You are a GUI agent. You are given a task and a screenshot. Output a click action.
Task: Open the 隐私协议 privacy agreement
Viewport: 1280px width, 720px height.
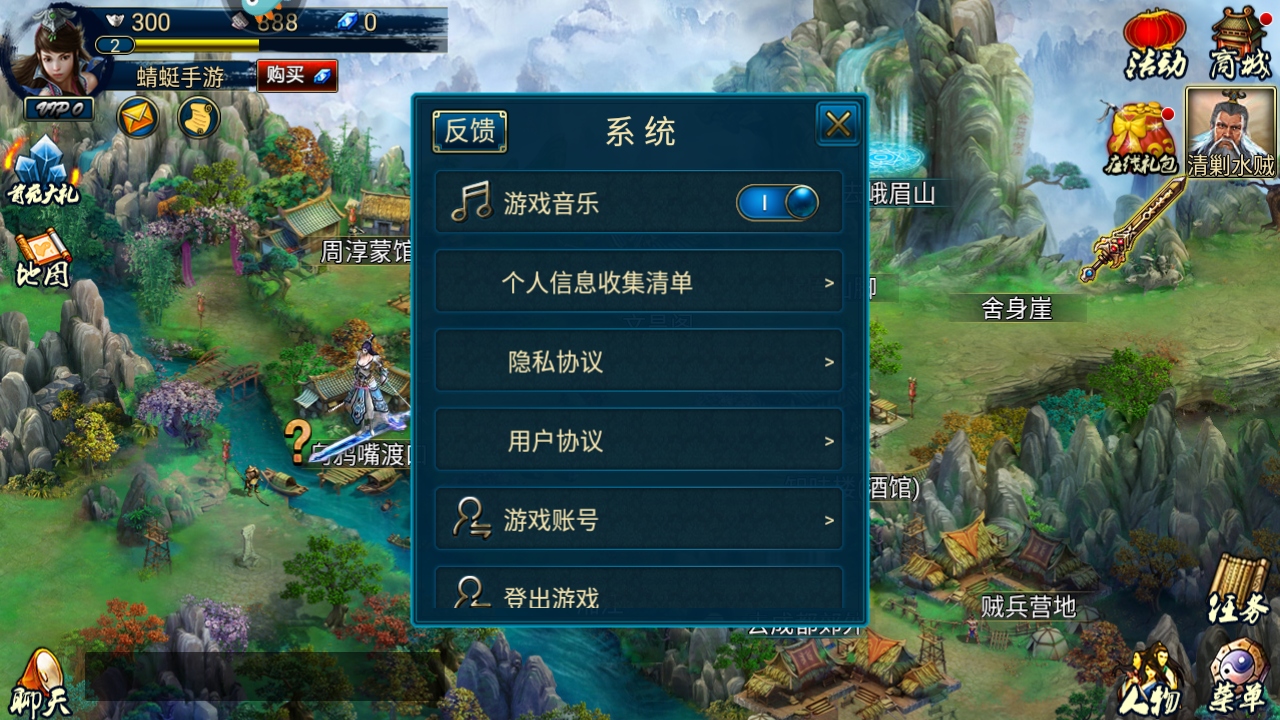pos(638,361)
